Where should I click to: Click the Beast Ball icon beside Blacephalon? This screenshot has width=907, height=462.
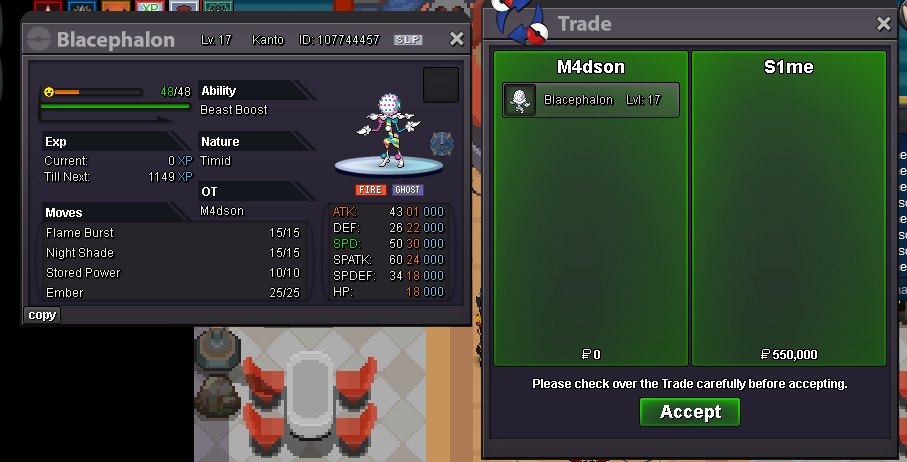coord(442,144)
